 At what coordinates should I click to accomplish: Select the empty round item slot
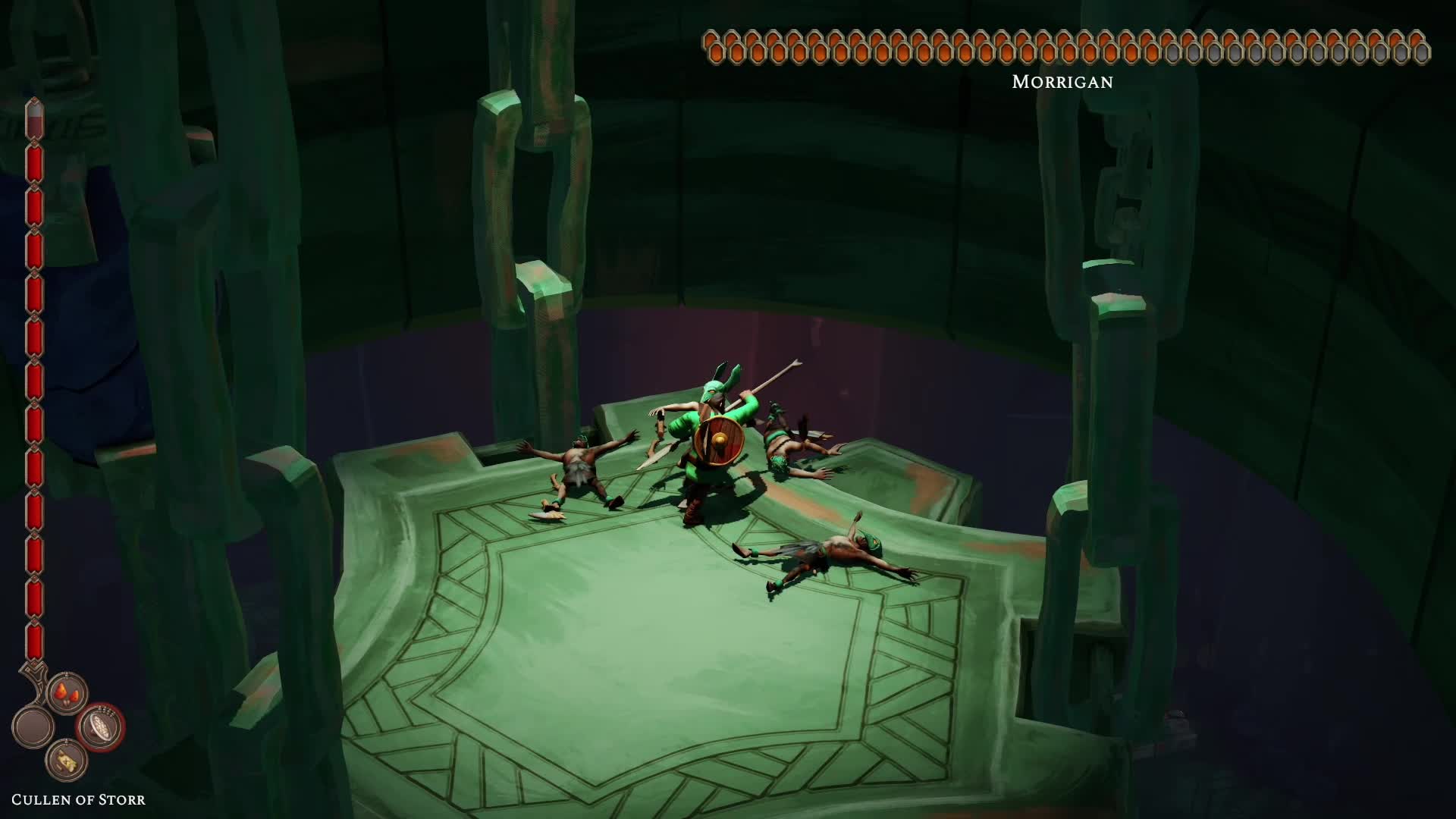click(33, 727)
